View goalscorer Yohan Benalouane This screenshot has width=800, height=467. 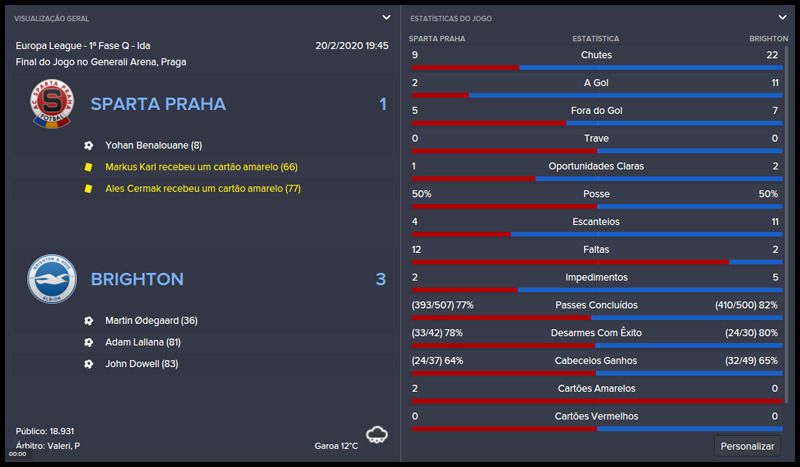[x=154, y=144]
